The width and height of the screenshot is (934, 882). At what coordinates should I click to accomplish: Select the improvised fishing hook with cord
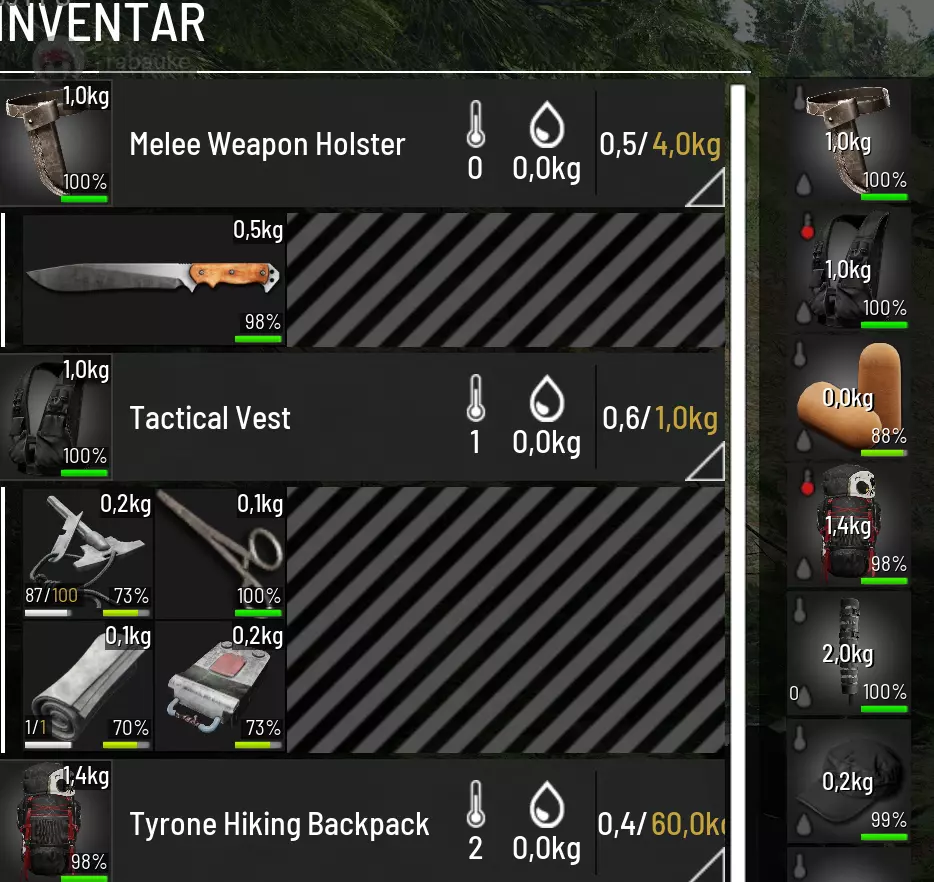(87, 553)
